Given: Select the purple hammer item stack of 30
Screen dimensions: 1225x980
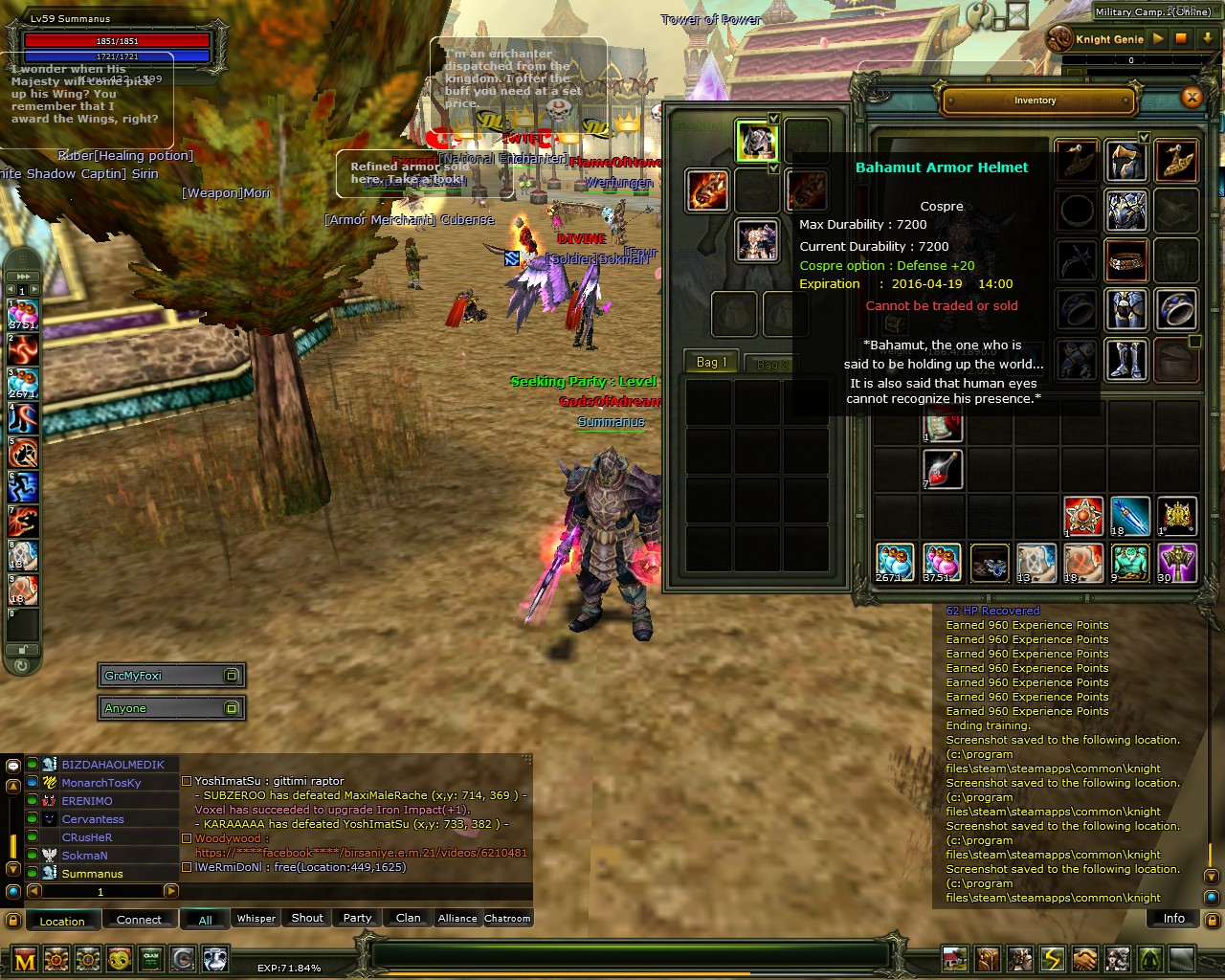Looking at the screenshot, I should coord(1177,563).
